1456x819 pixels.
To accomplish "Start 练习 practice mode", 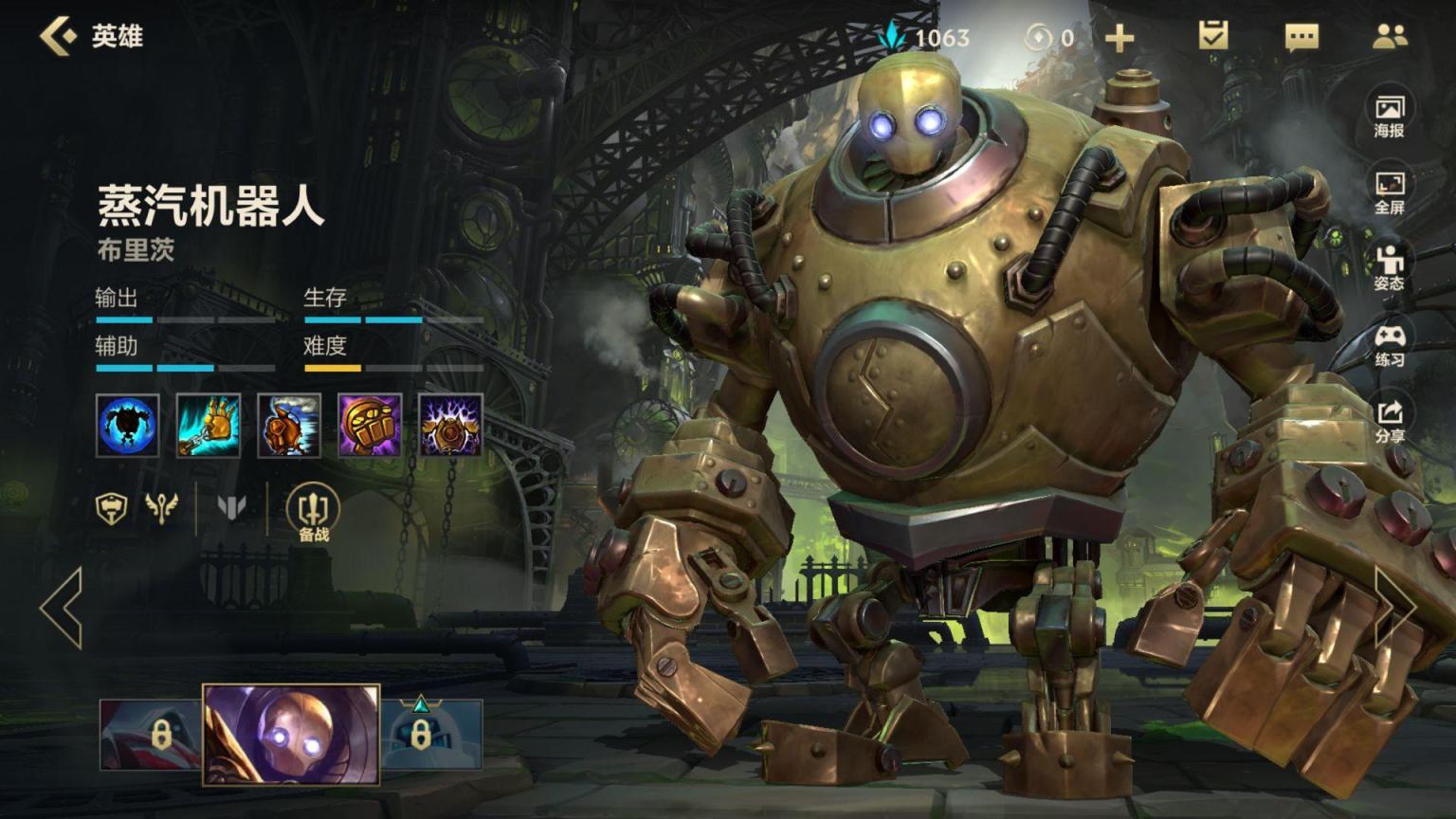I will tap(1389, 345).
